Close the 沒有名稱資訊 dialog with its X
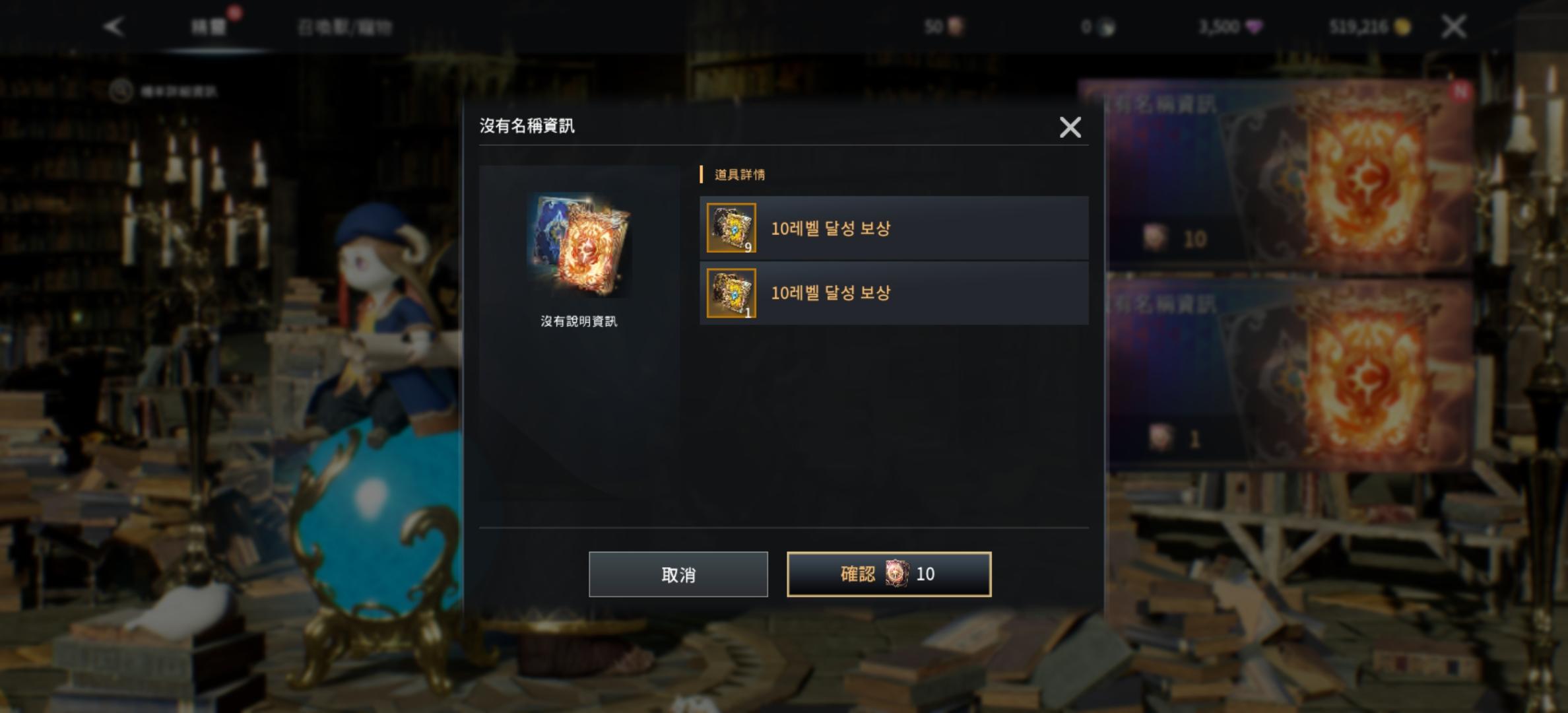 point(1070,127)
